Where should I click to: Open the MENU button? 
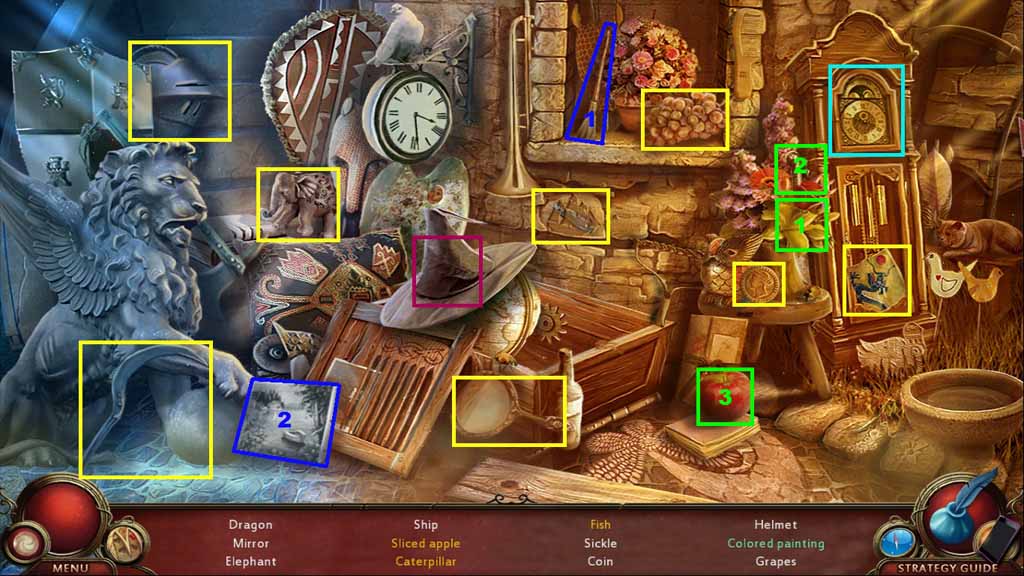70,568
